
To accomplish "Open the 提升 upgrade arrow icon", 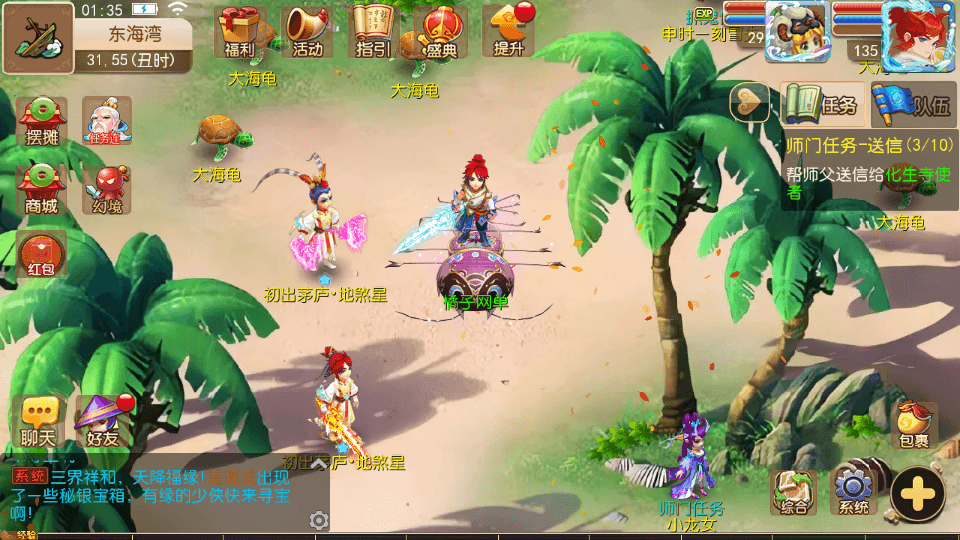I will [507, 30].
